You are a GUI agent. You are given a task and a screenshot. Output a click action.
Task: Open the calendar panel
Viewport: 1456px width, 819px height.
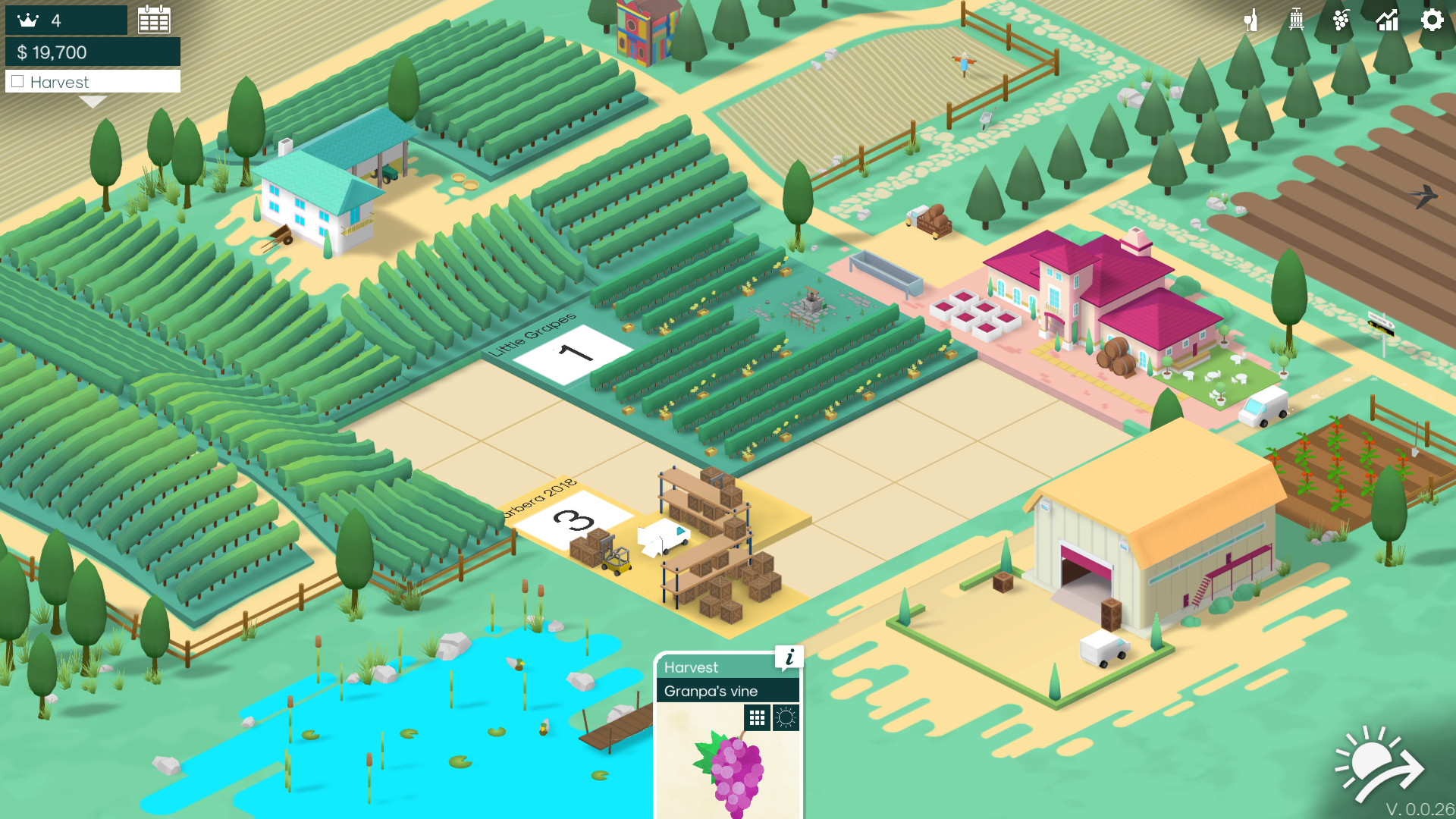[x=155, y=19]
